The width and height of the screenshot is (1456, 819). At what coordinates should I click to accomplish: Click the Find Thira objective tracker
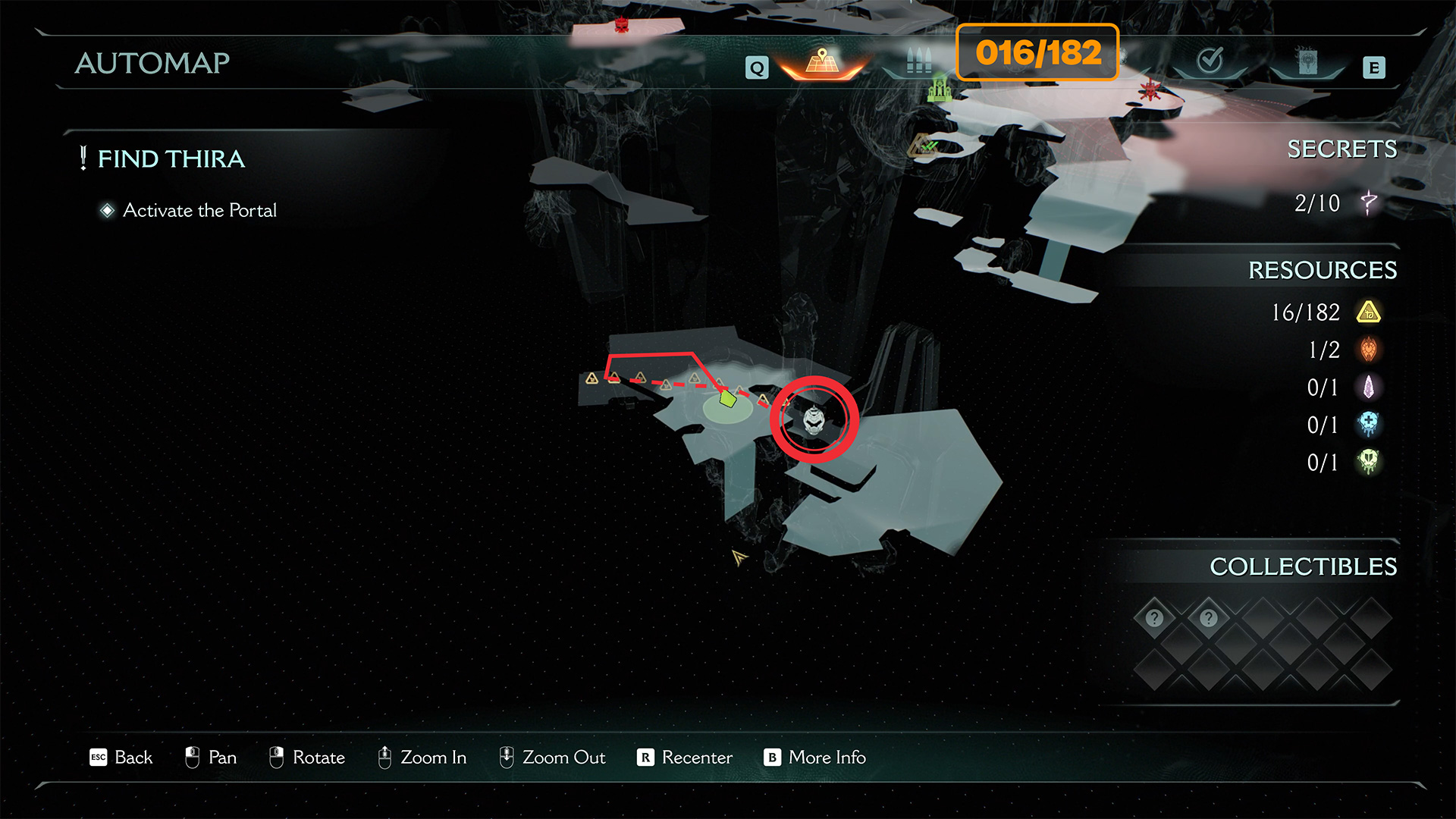(x=171, y=159)
